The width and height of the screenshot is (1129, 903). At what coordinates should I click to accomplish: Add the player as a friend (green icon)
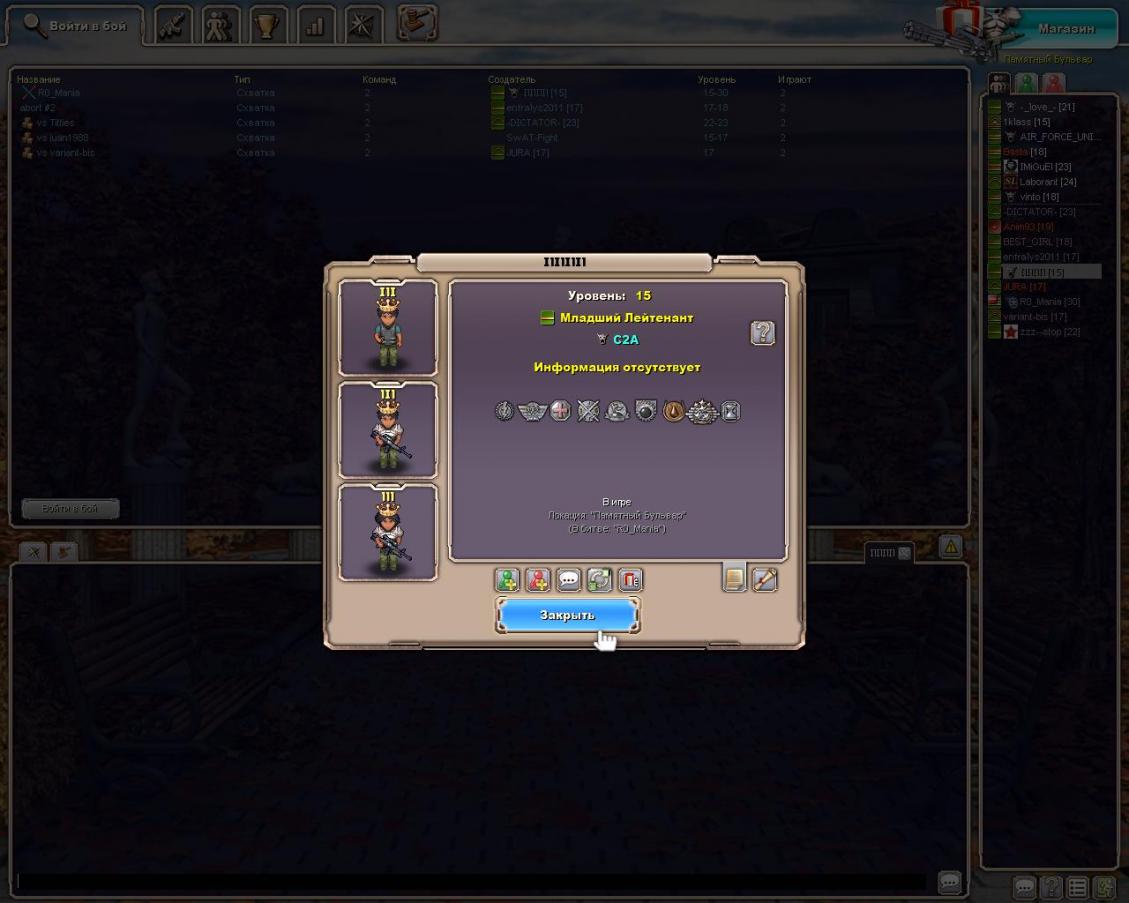[507, 580]
